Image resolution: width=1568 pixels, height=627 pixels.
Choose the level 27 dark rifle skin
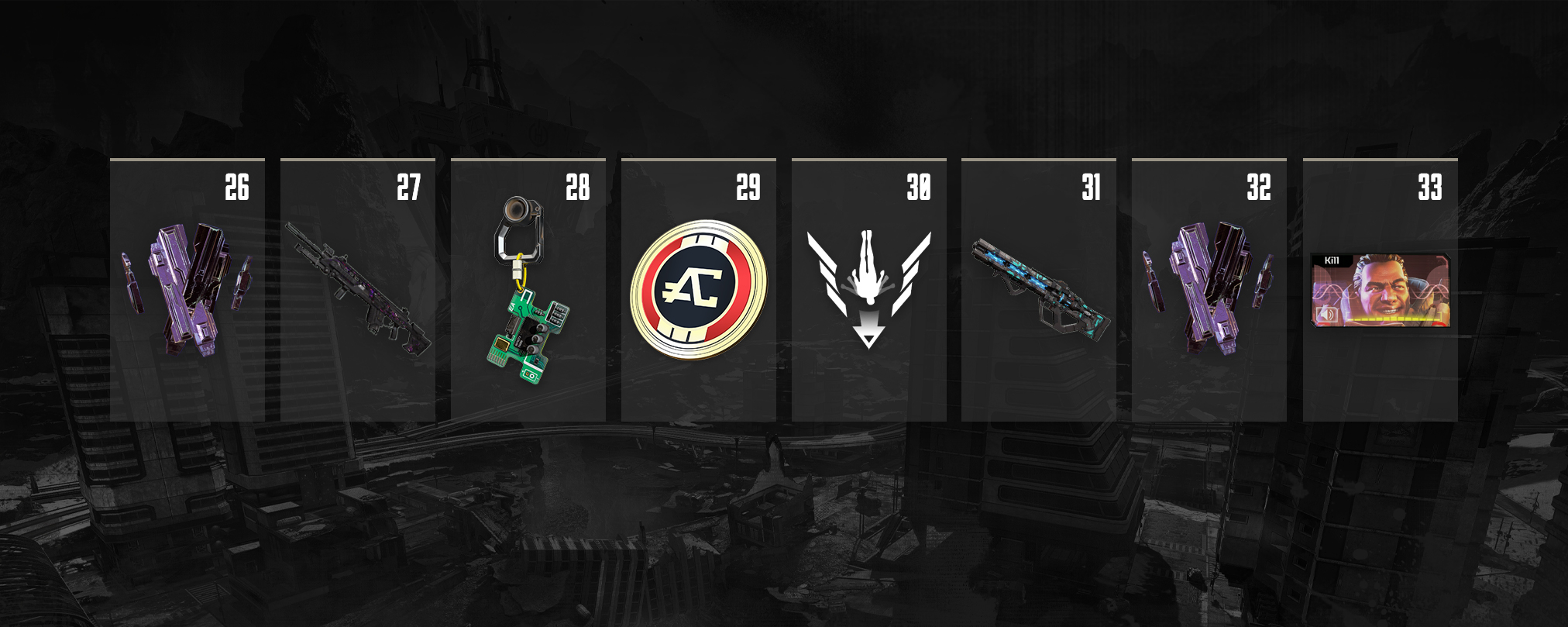pyautogui.click(x=357, y=289)
